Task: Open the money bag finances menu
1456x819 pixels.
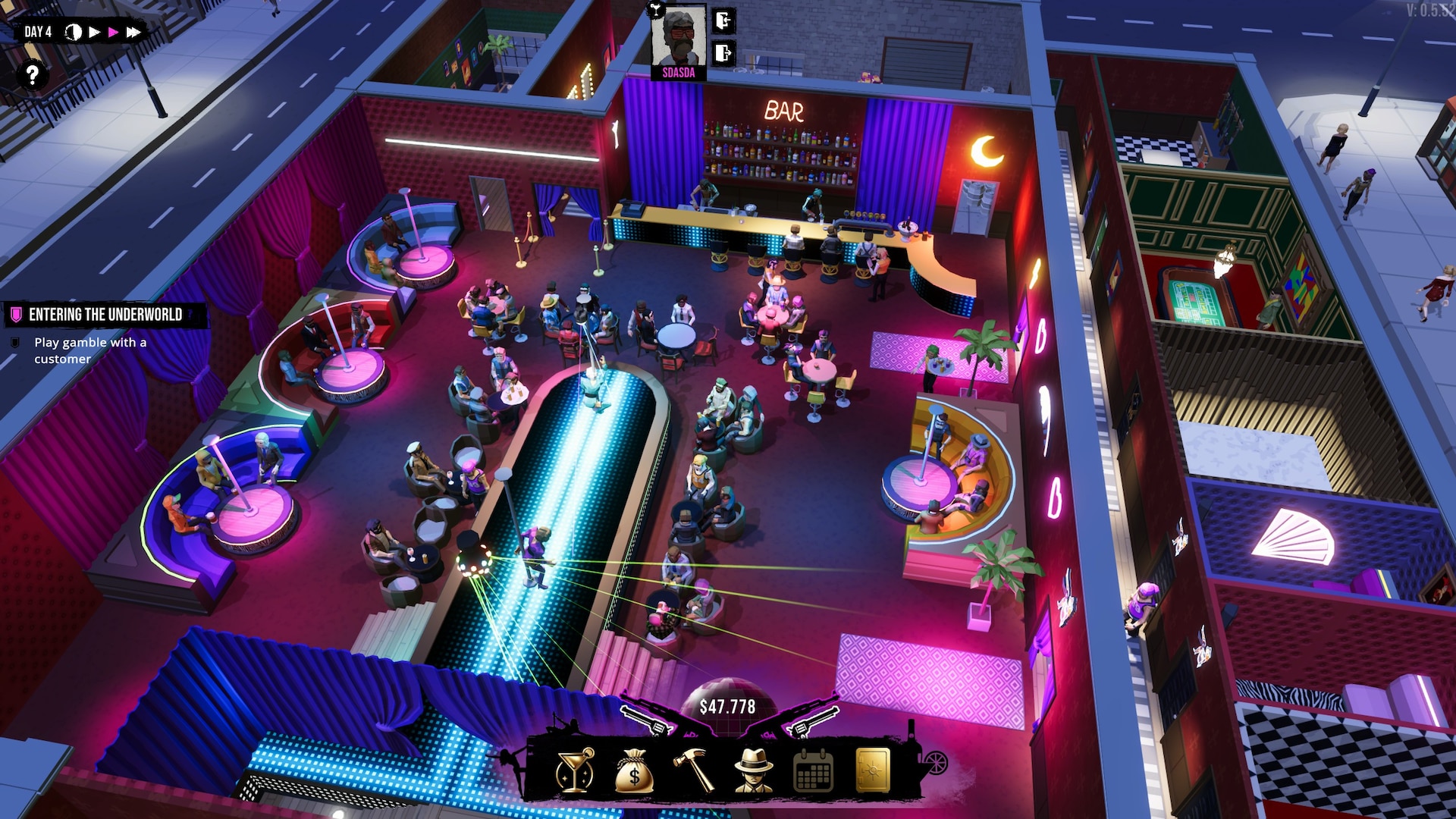Action: (x=634, y=770)
